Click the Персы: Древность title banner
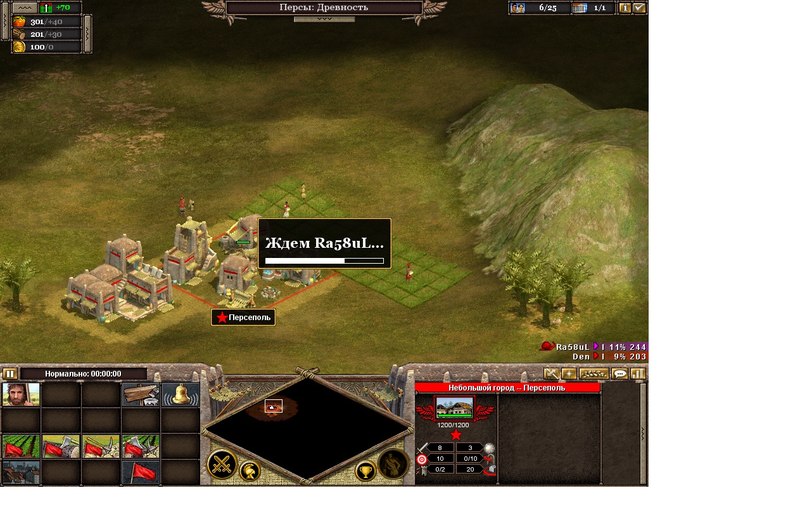This screenshot has height=528, width=807. click(x=325, y=8)
